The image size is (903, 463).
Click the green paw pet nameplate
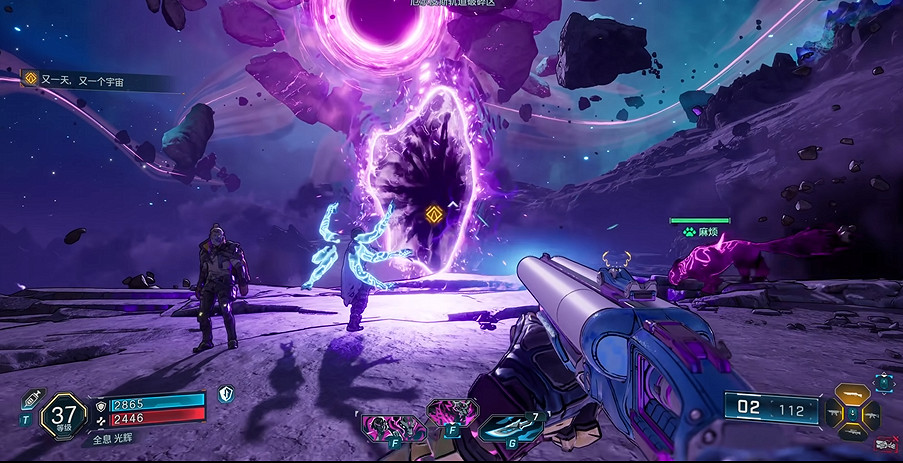700,232
